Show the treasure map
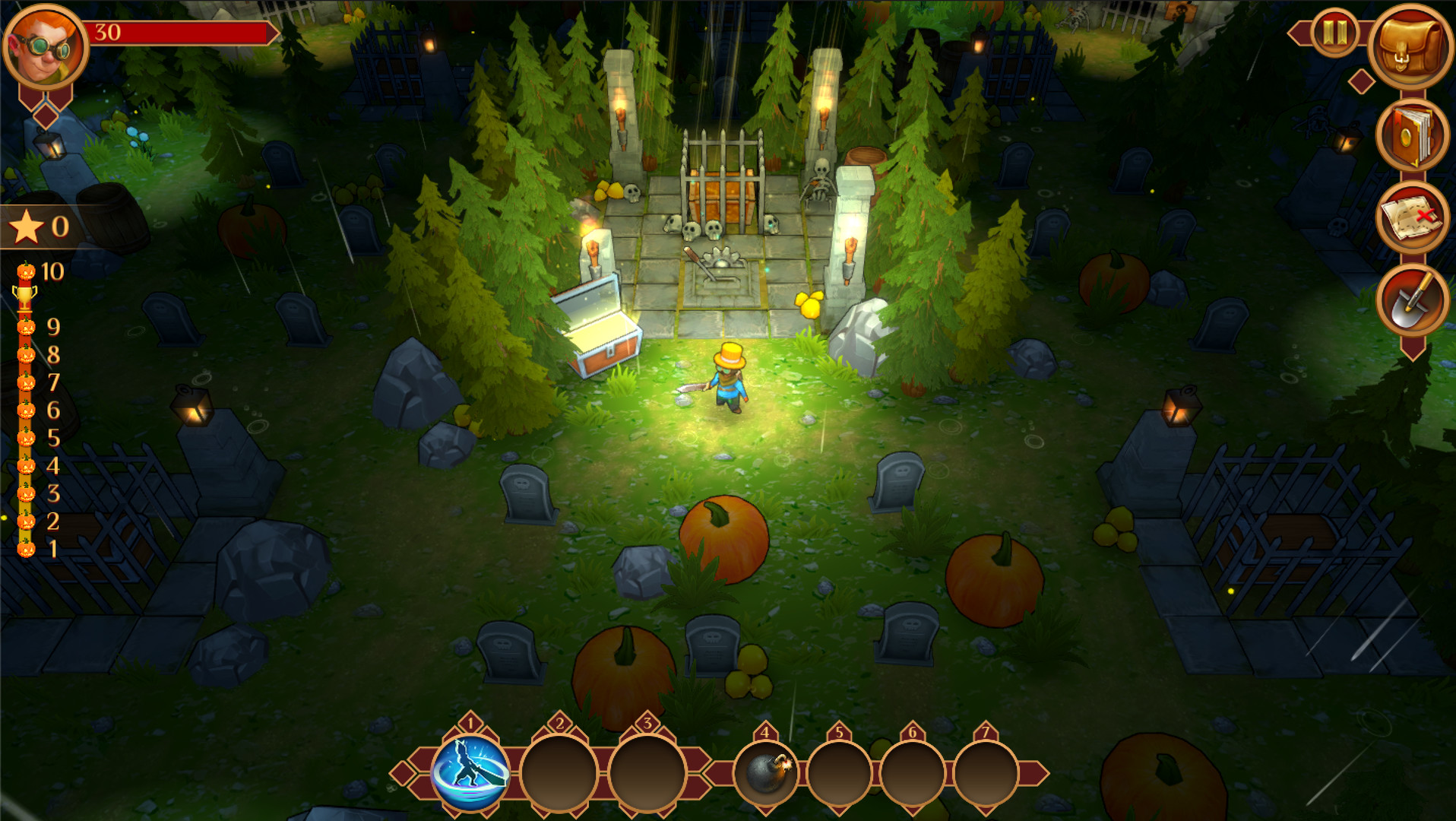The width and height of the screenshot is (1456, 821). [1411, 219]
